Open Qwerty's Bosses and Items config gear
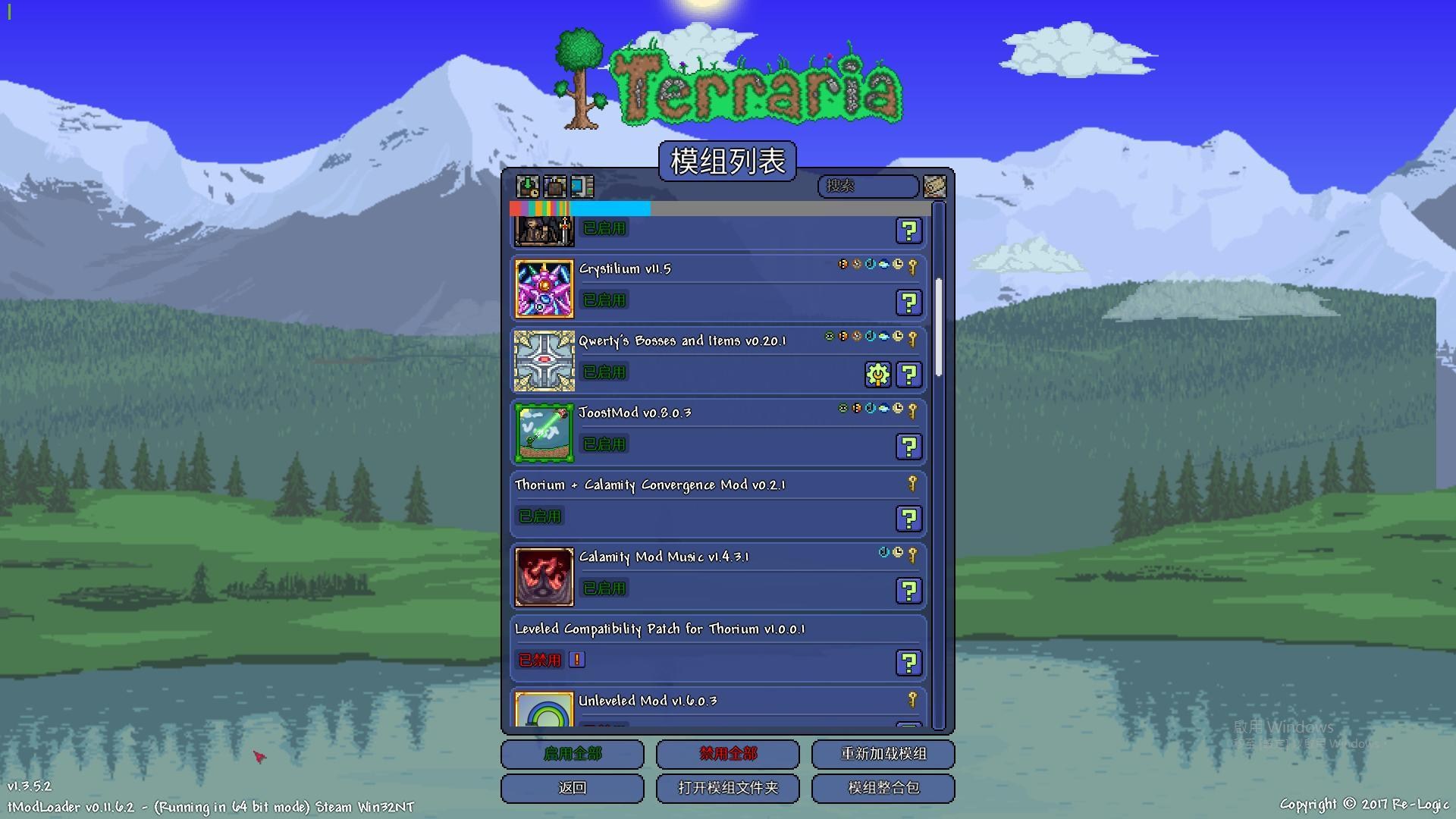 tap(877, 374)
